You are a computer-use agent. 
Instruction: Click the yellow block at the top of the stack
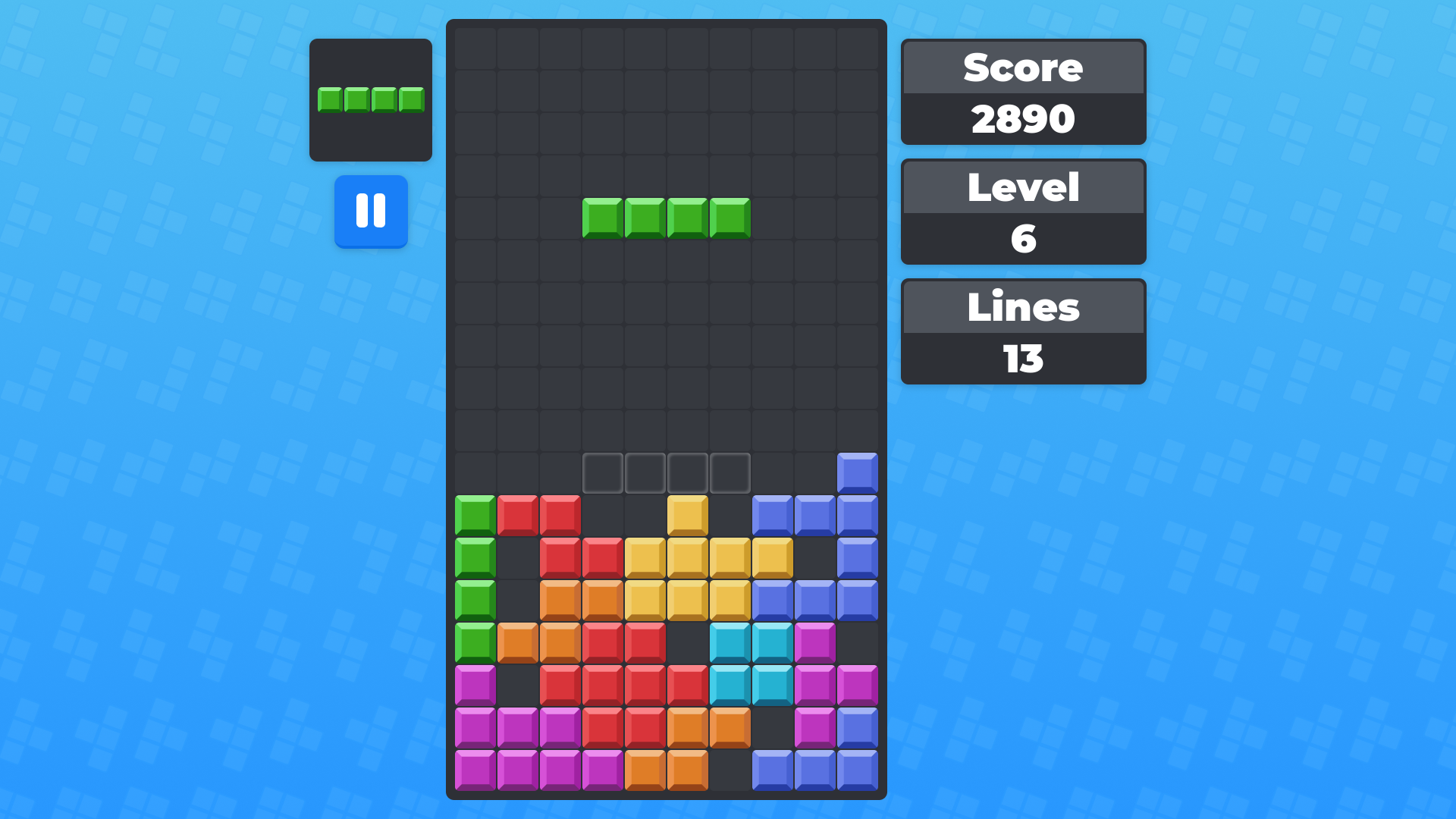click(686, 516)
